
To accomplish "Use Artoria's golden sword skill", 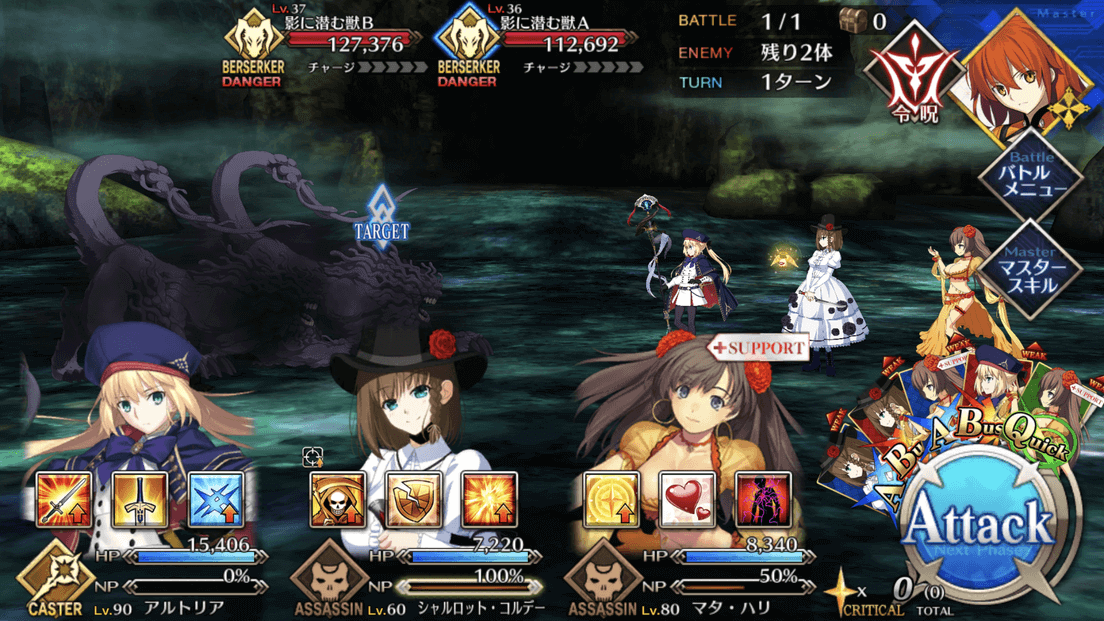I will [x=140, y=500].
